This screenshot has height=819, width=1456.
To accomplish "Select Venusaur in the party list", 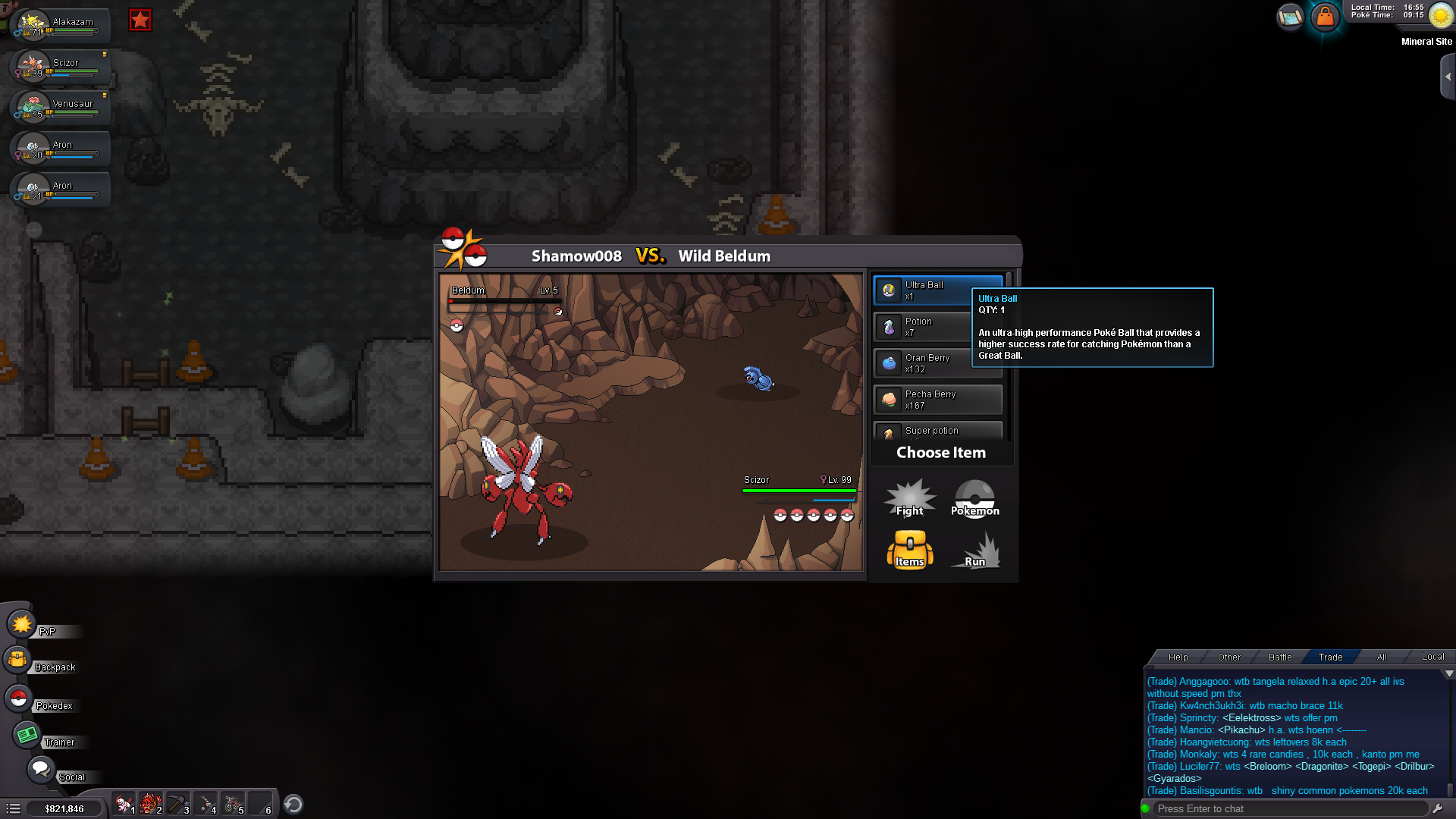I will pos(61,108).
